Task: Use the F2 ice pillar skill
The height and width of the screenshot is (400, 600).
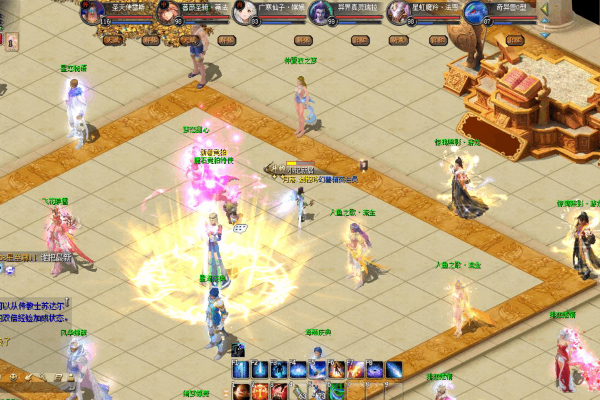Action: click(x=259, y=370)
